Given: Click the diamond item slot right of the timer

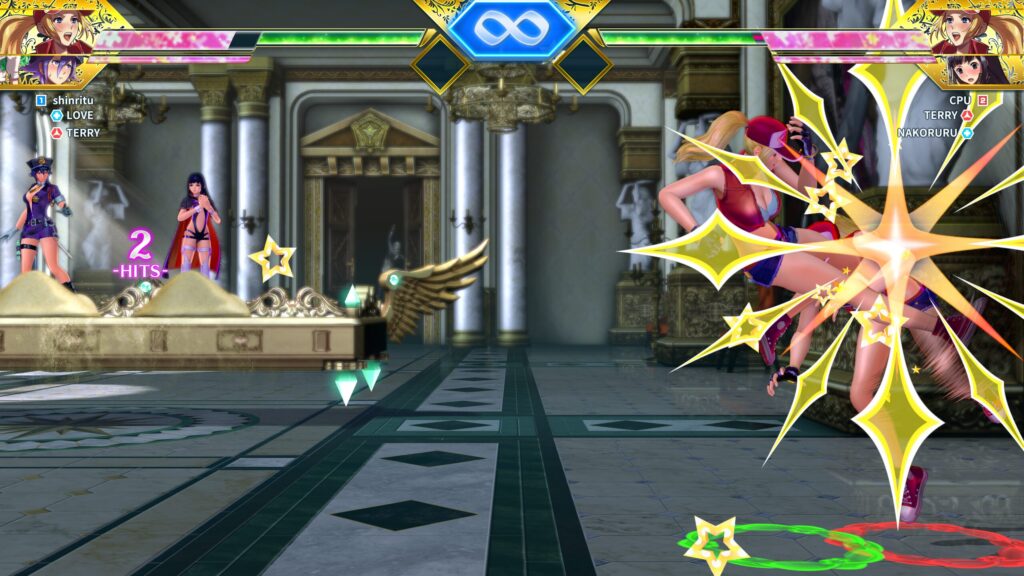Looking at the screenshot, I should (584, 63).
